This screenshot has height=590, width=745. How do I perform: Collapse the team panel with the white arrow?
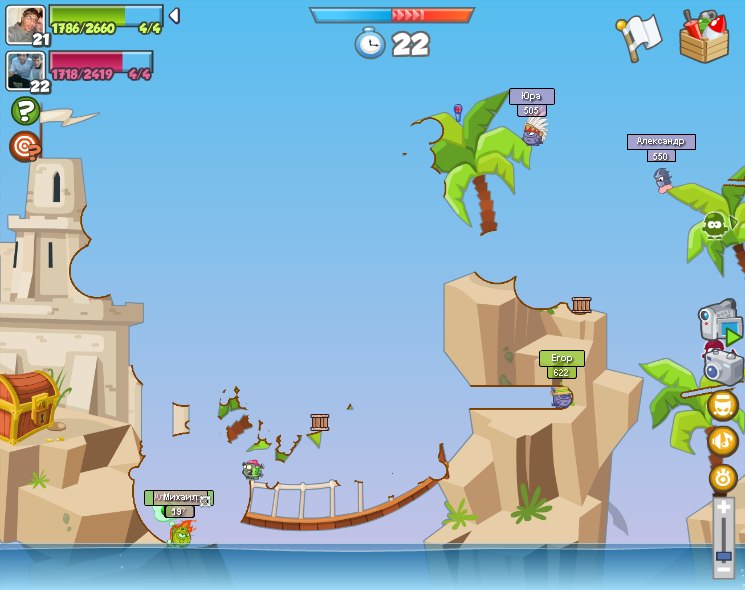tap(174, 16)
